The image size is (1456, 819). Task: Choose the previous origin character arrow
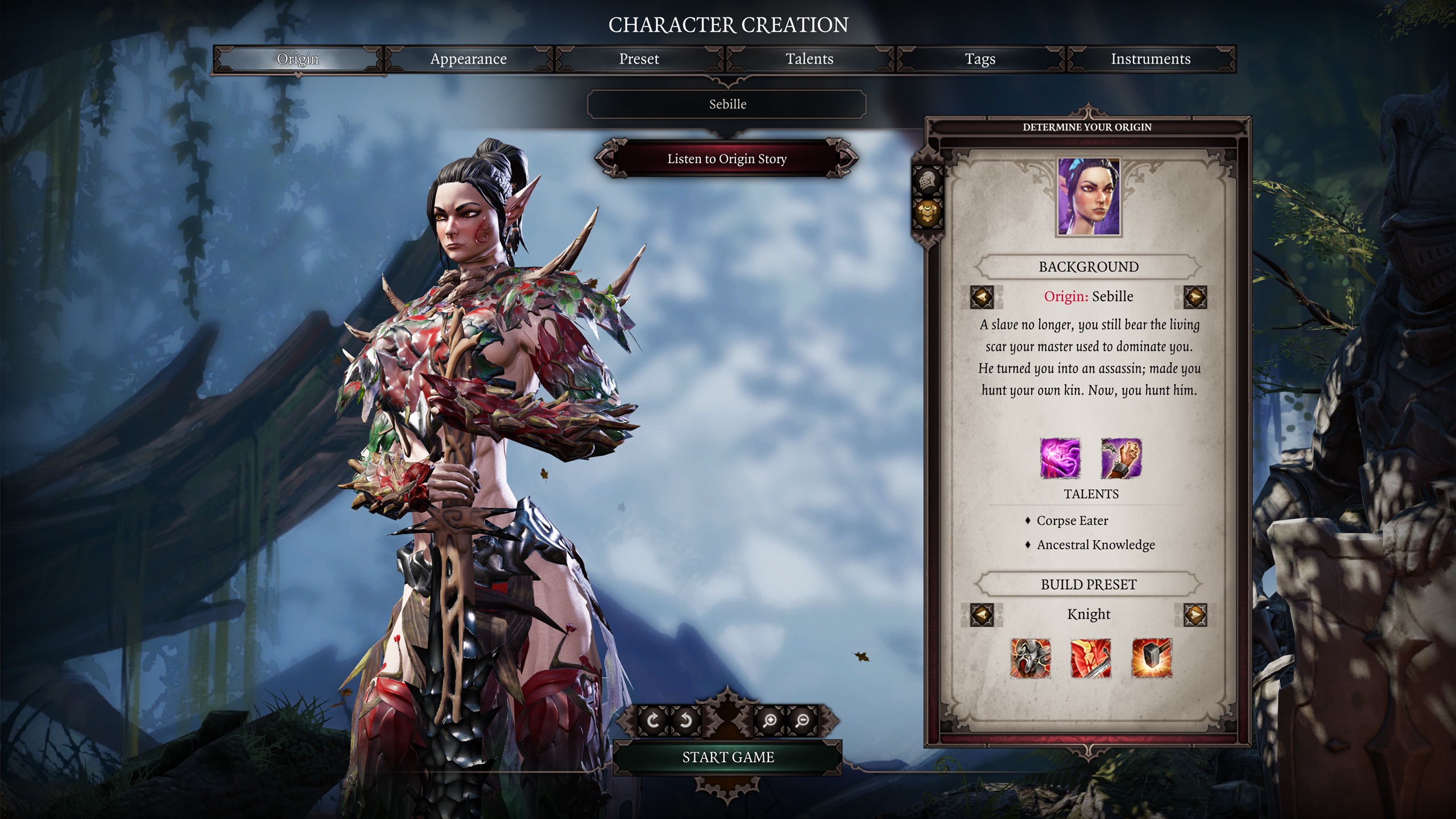coord(982,297)
